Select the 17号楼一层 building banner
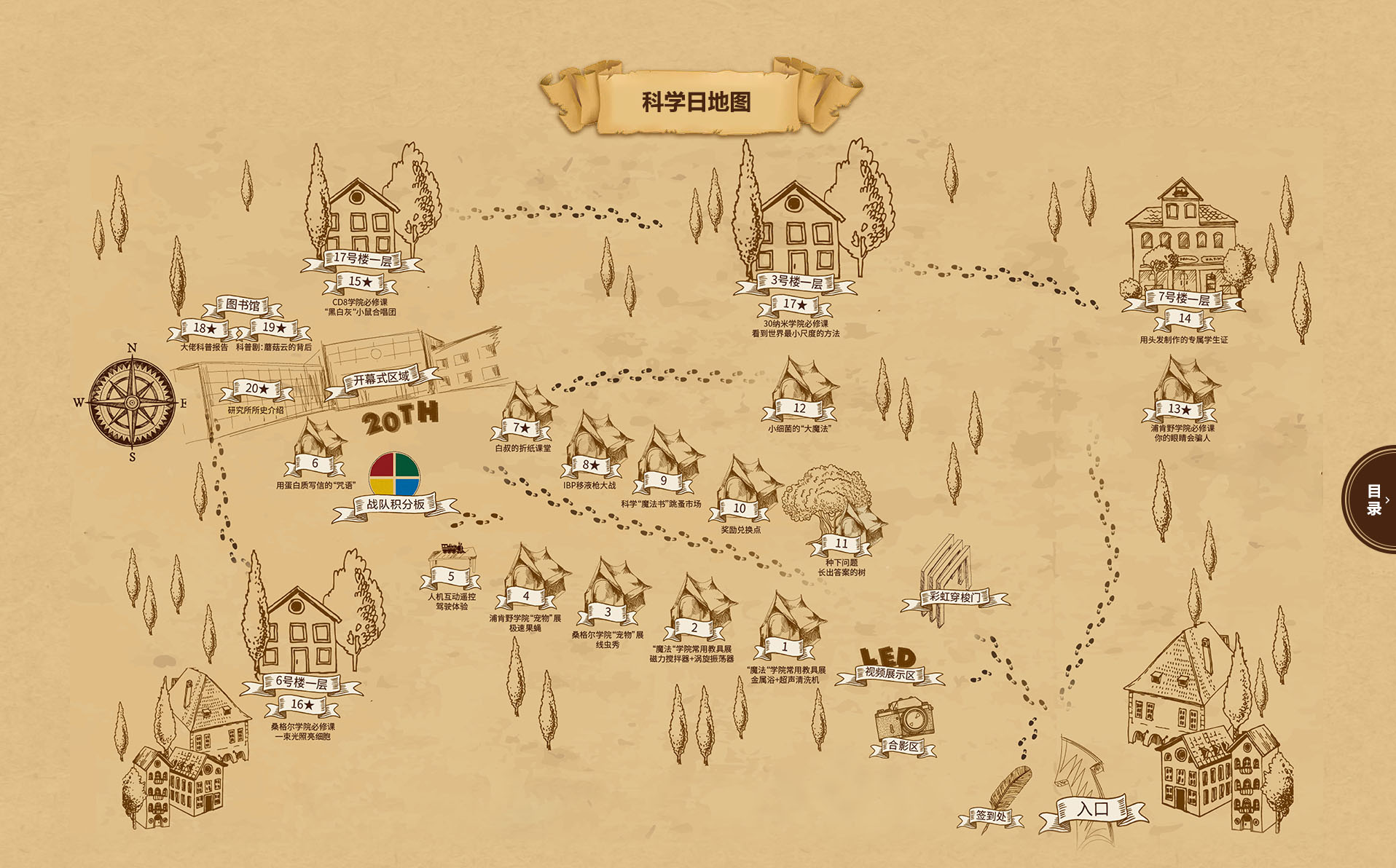Image resolution: width=1396 pixels, height=868 pixels. [x=362, y=259]
